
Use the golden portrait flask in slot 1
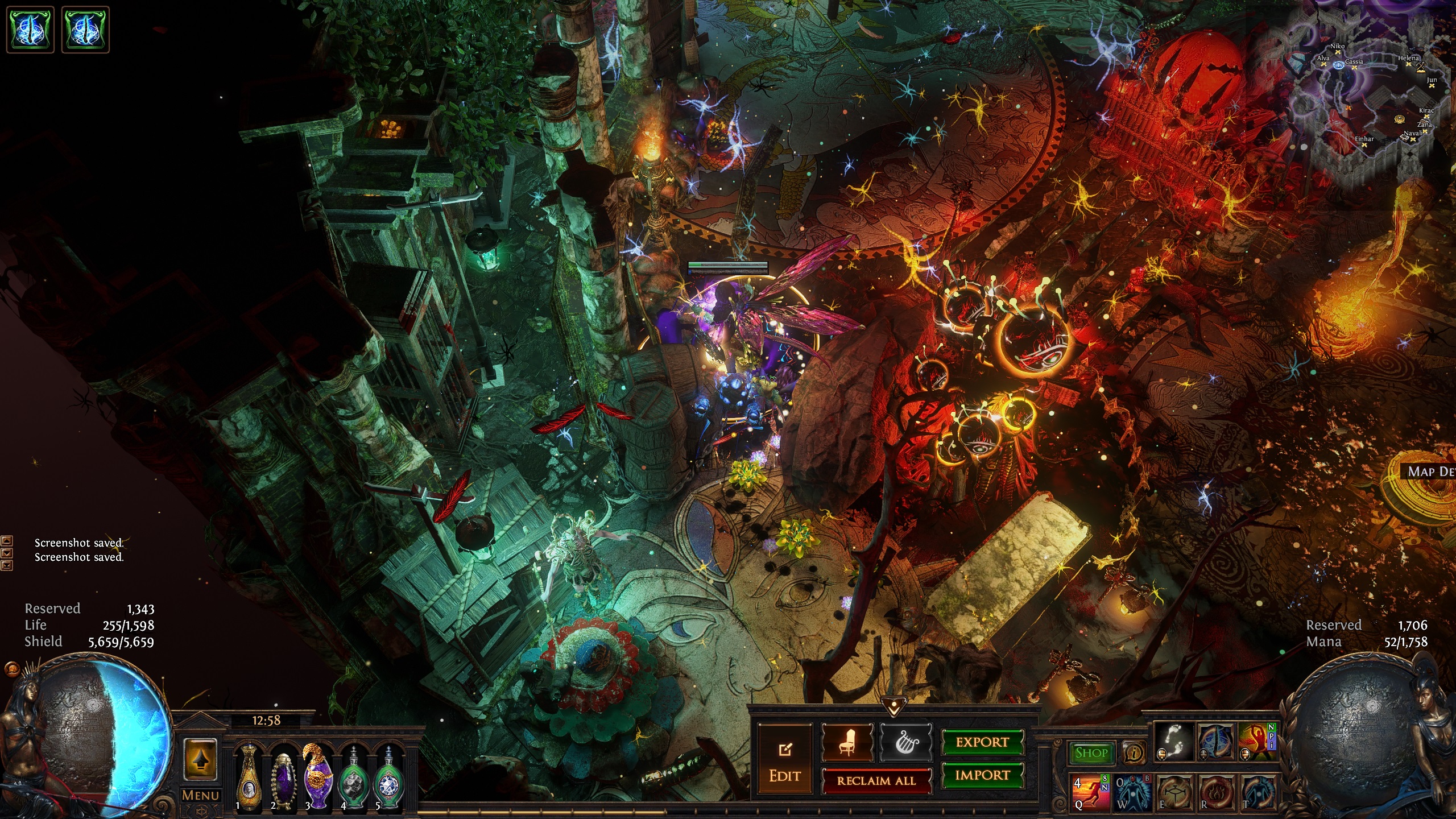249,776
